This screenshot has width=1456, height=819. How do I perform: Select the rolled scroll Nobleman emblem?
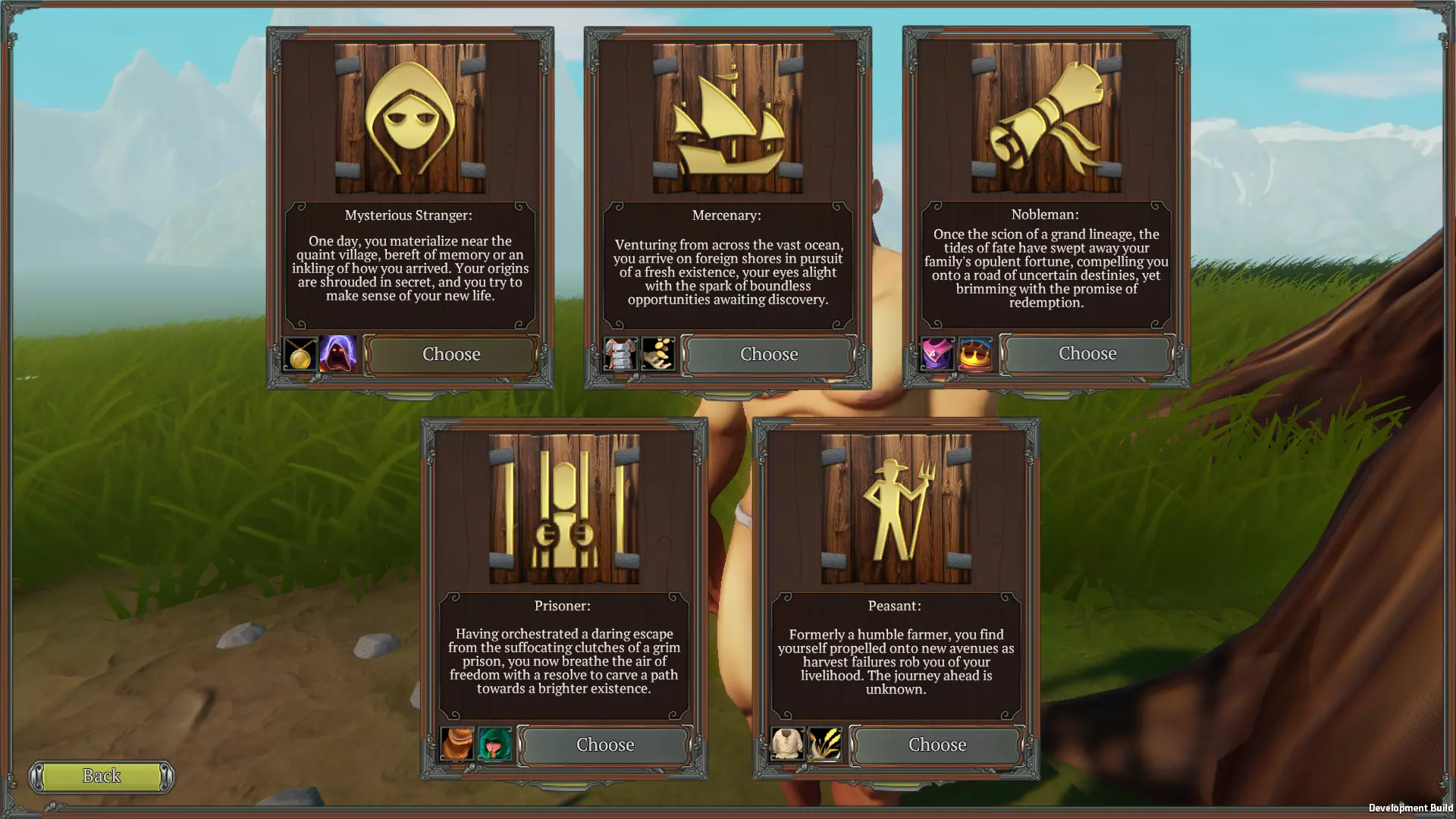pos(1046,118)
